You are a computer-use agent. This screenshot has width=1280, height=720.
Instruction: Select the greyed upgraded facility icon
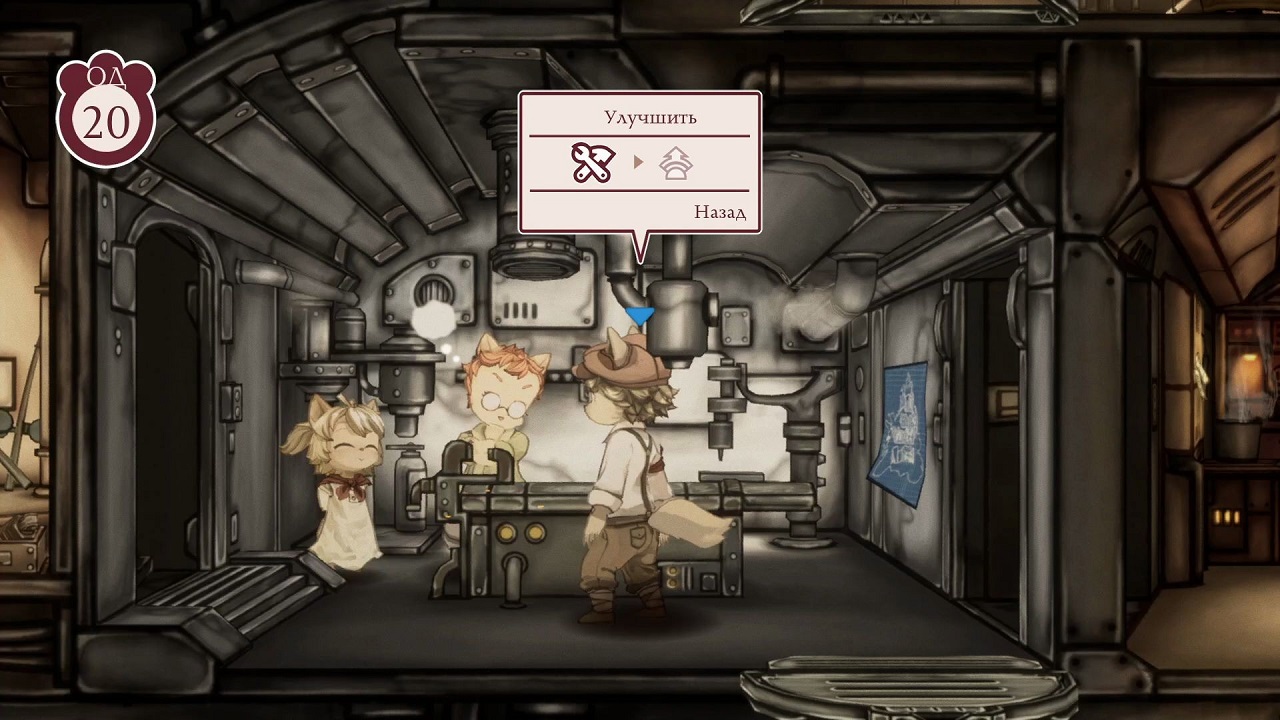coord(677,163)
